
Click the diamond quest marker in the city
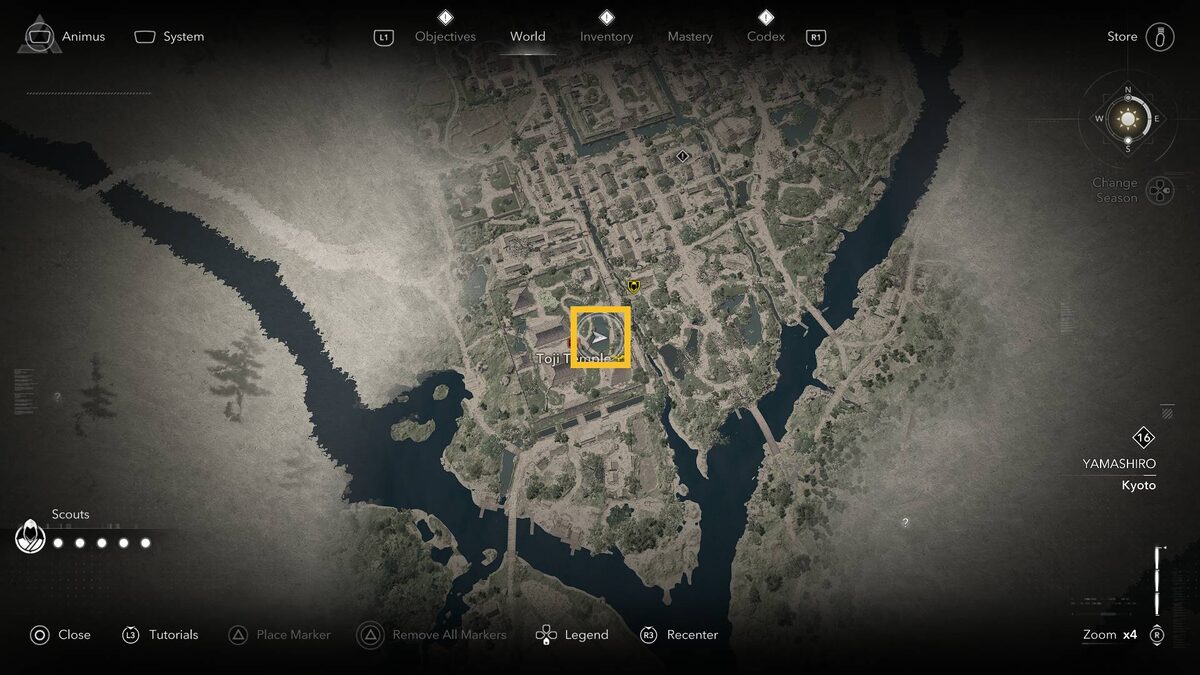pyautogui.click(x=683, y=156)
